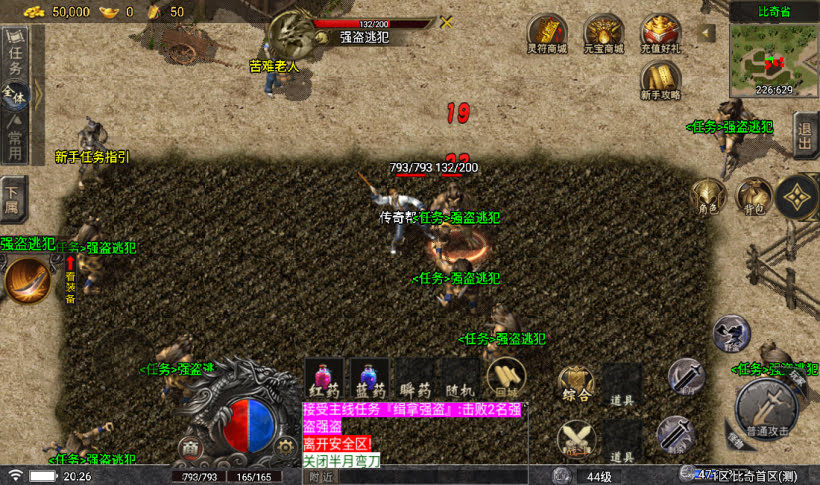820x485 pixels.
Task: Tap the 普通攻击 normal attack button
Action: click(767, 405)
